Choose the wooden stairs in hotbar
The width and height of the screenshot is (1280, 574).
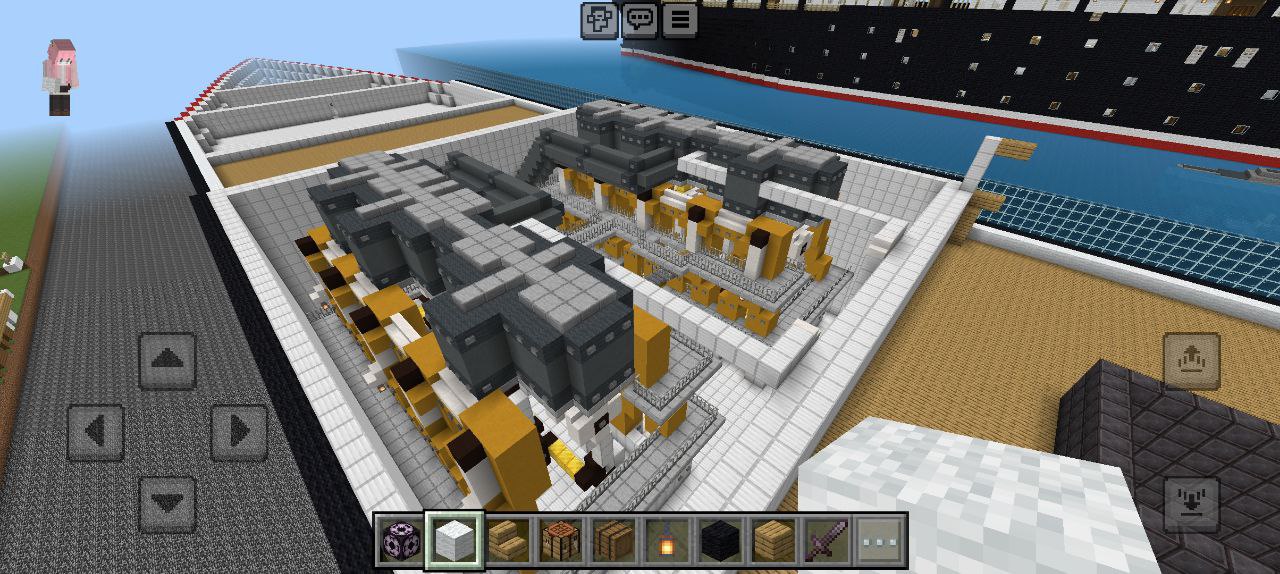click(x=508, y=541)
